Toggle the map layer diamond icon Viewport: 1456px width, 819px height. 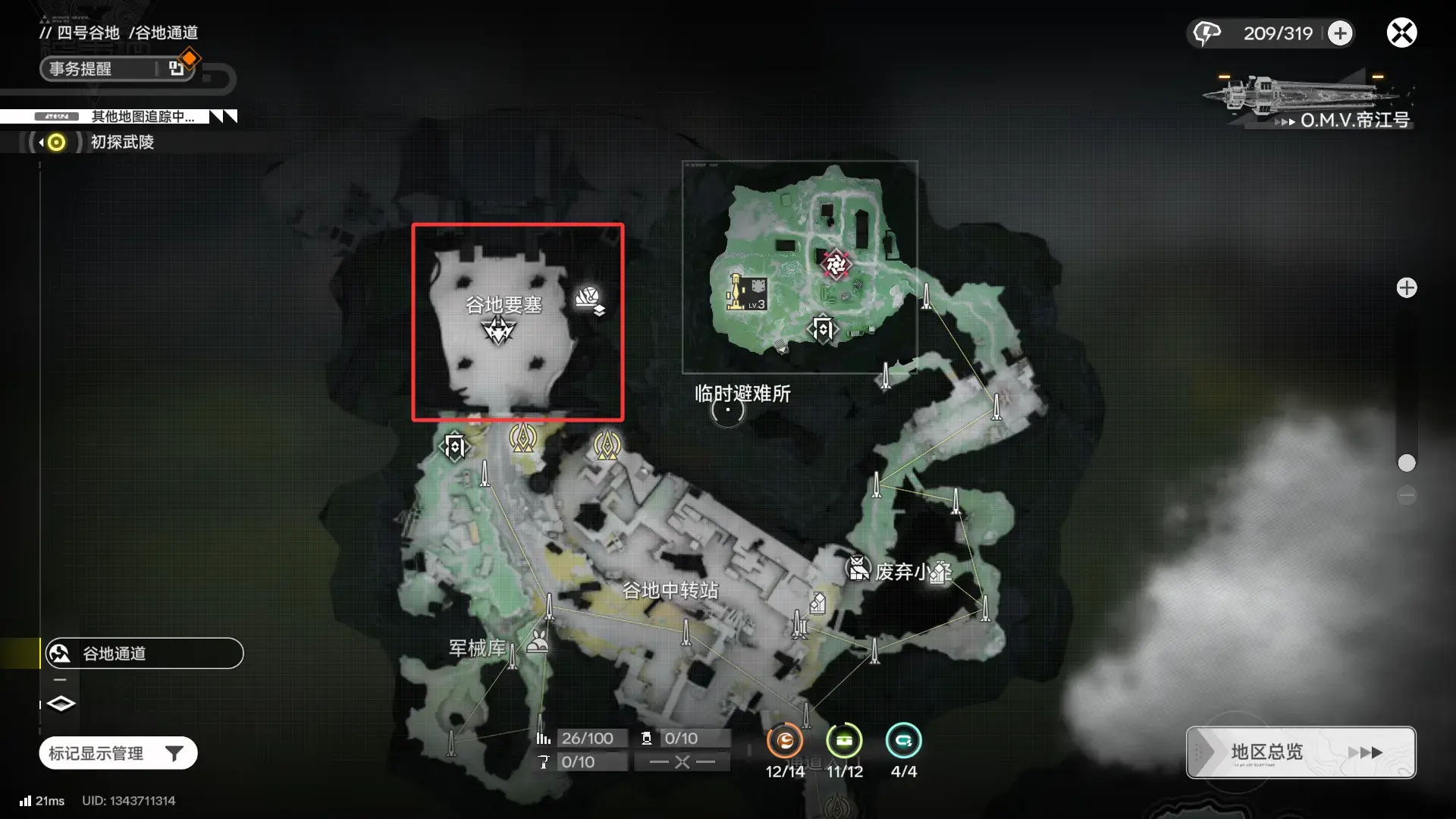coord(61,704)
